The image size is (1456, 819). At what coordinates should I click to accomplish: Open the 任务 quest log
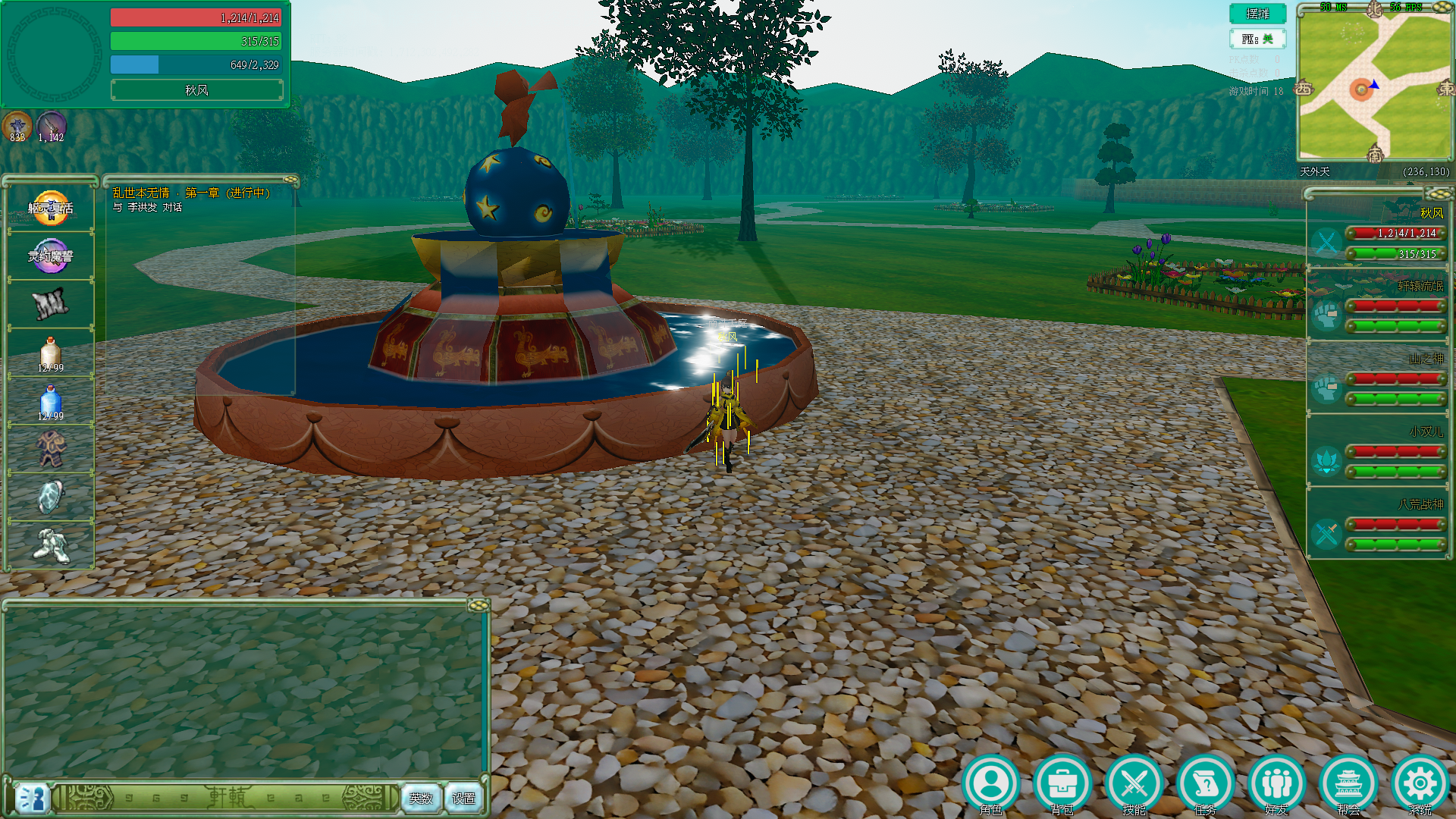point(1205,784)
